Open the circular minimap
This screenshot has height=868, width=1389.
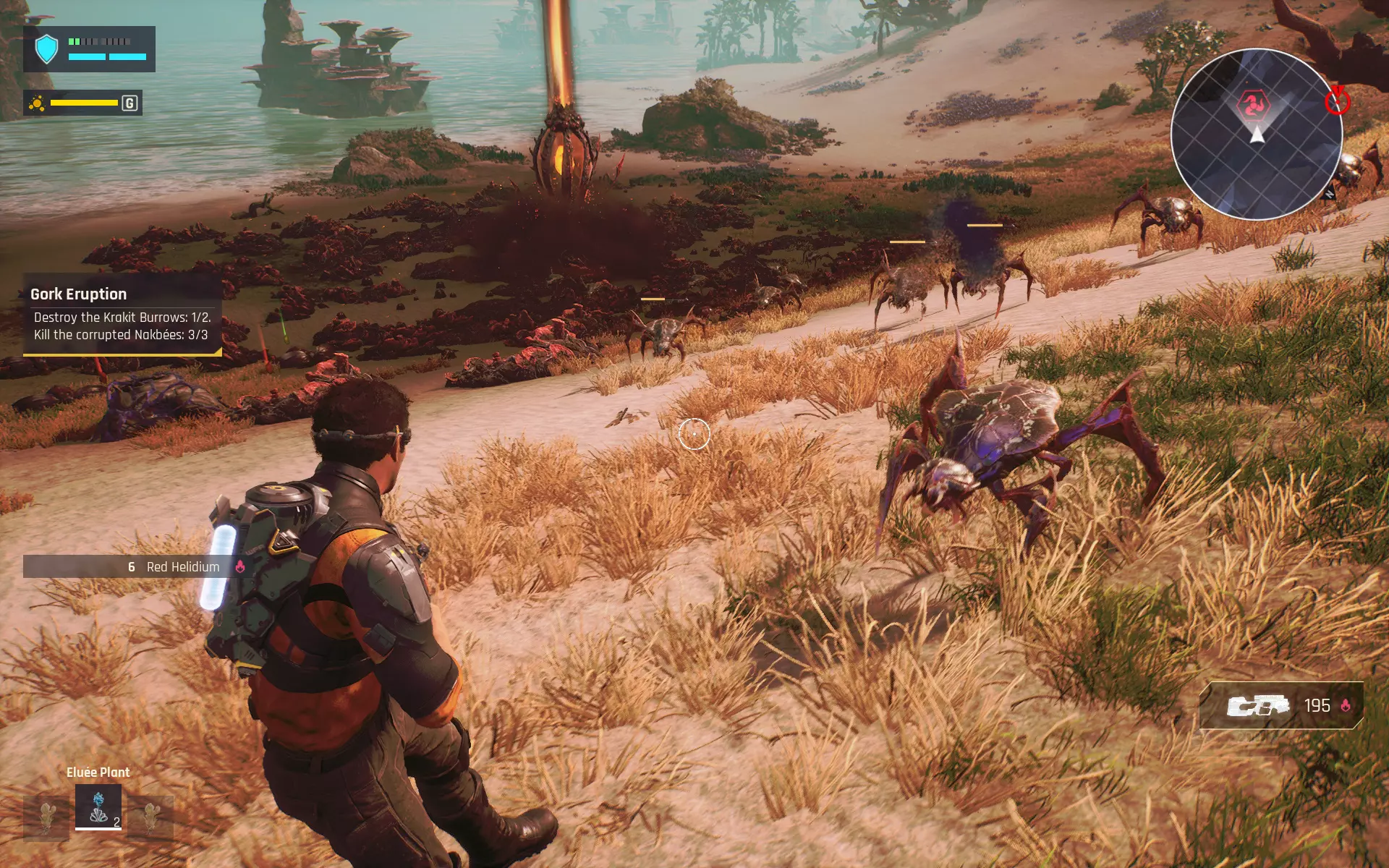coord(1257,134)
